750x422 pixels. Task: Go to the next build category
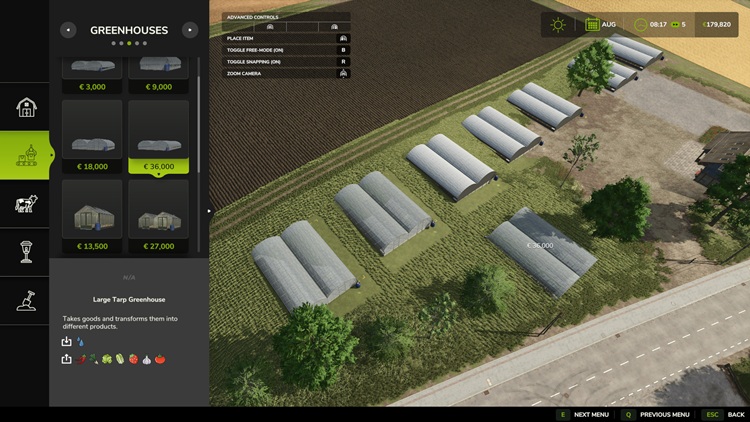coord(190,30)
